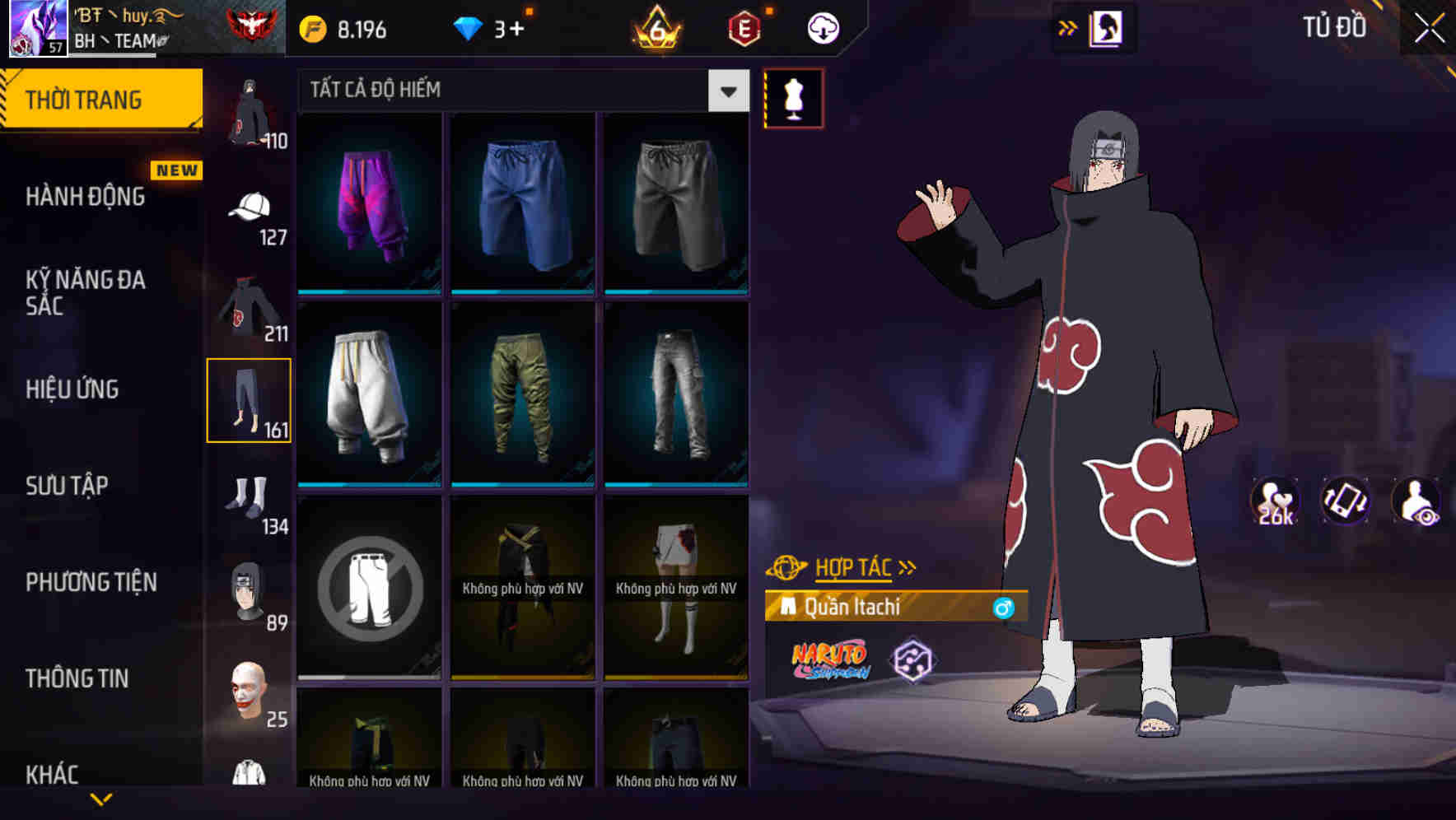Image resolution: width=1456 pixels, height=820 pixels.
Task: Click the Elite Pass E badge
Action: [x=744, y=26]
